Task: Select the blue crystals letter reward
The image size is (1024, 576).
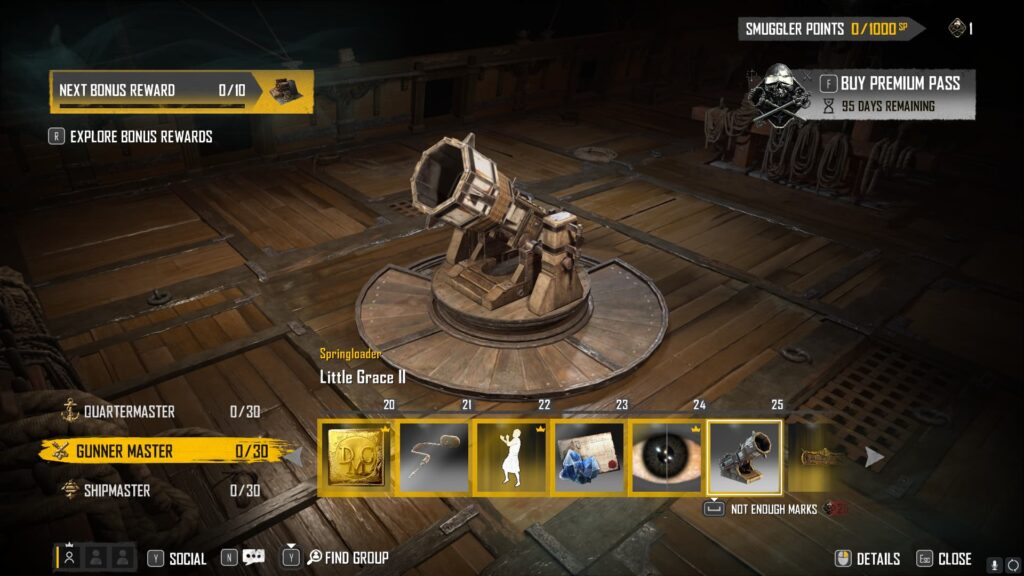Action: tap(589, 457)
